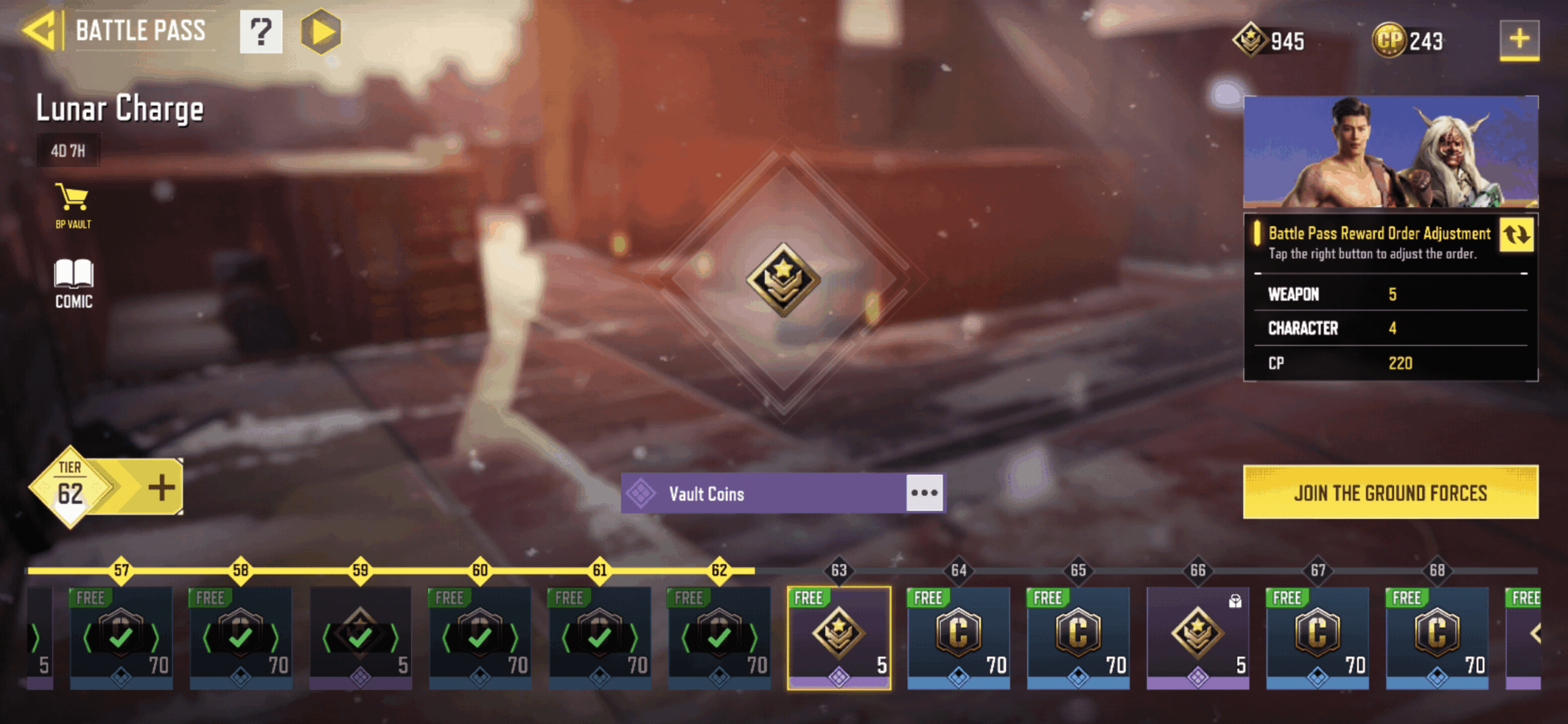Select the highlighted tier 63 reward tile
This screenshot has height=724, width=1568.
[839, 637]
